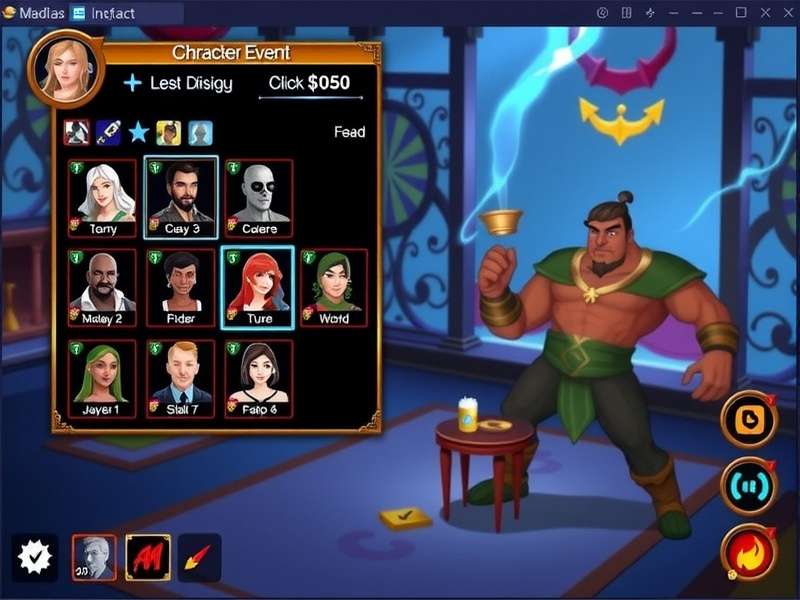Pick the Wotd character card
The image size is (800, 600).
coord(334,288)
